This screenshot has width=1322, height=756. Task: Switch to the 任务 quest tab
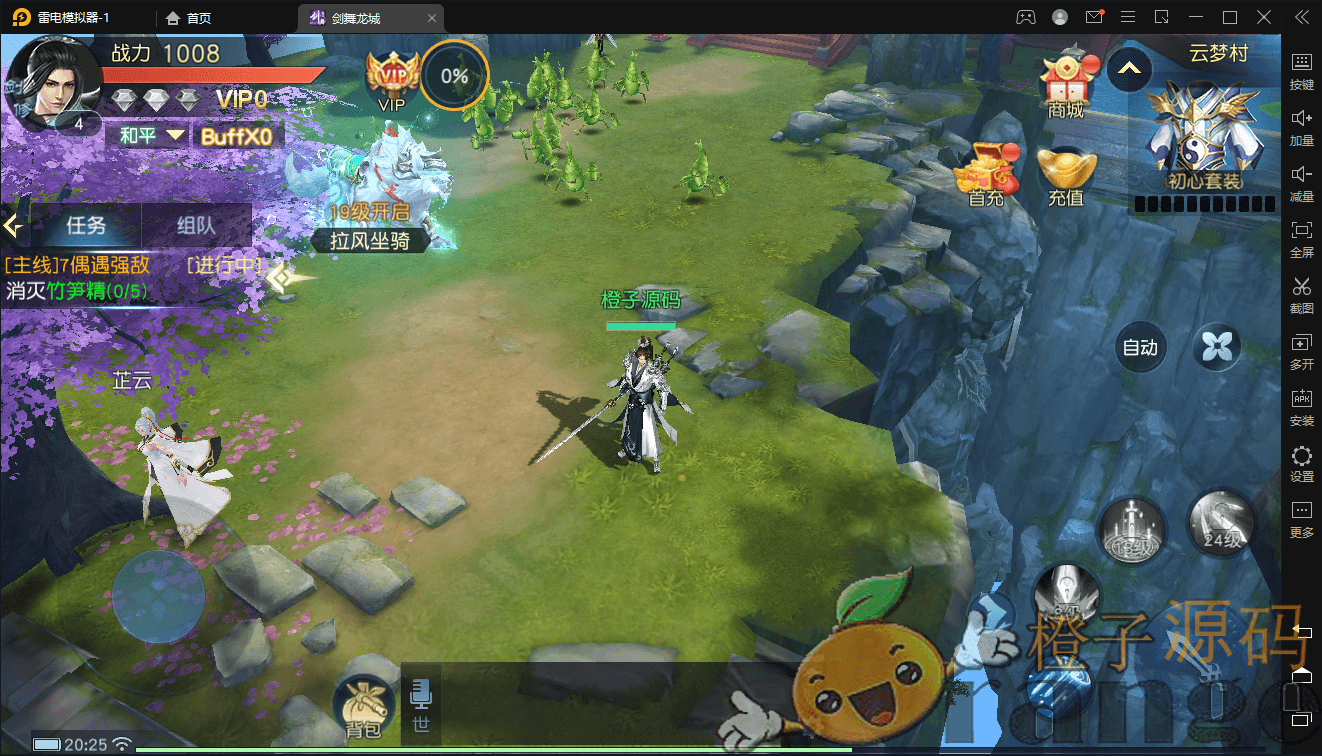[86, 225]
